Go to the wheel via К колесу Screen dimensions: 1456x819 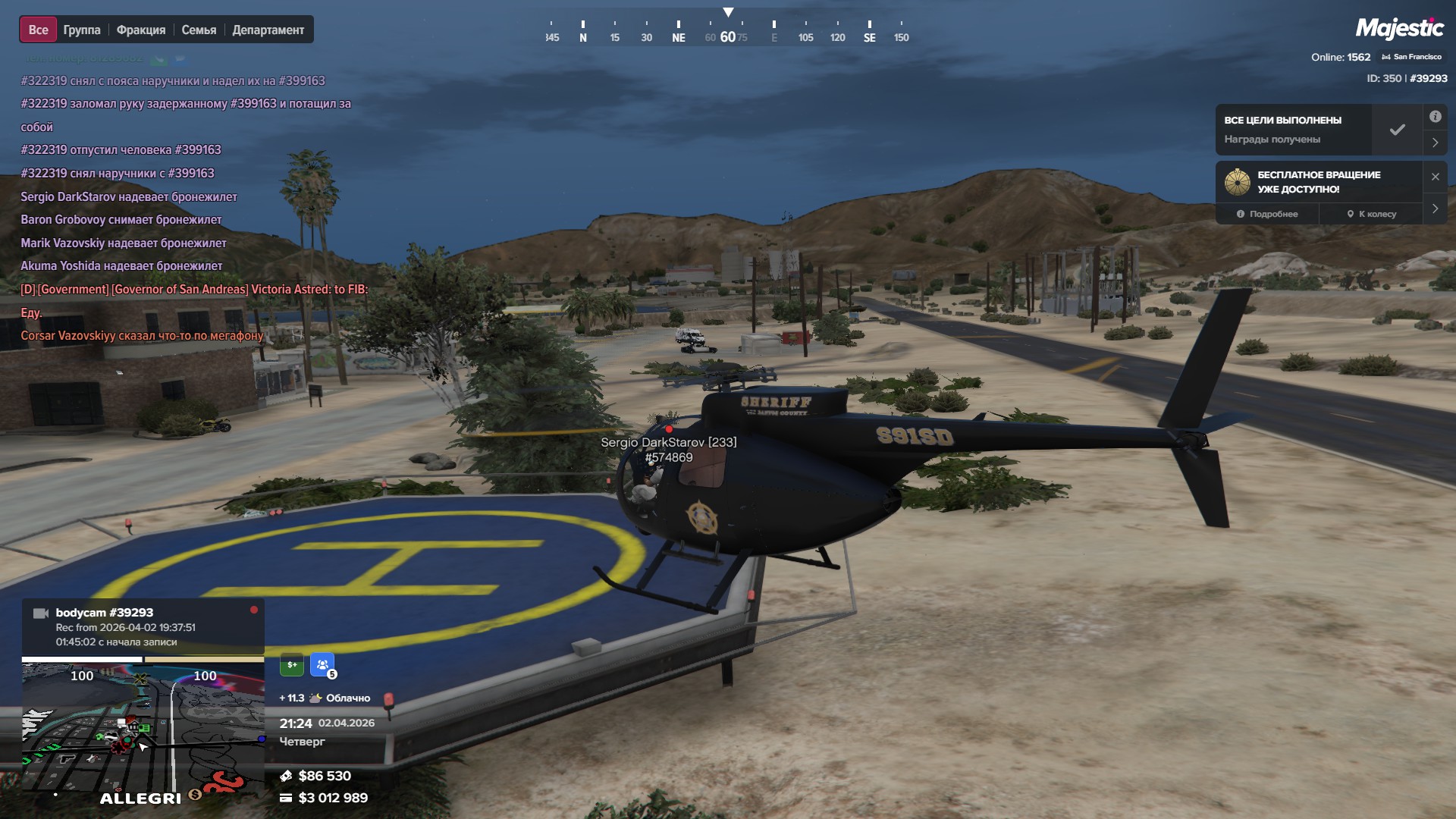click(x=1372, y=214)
